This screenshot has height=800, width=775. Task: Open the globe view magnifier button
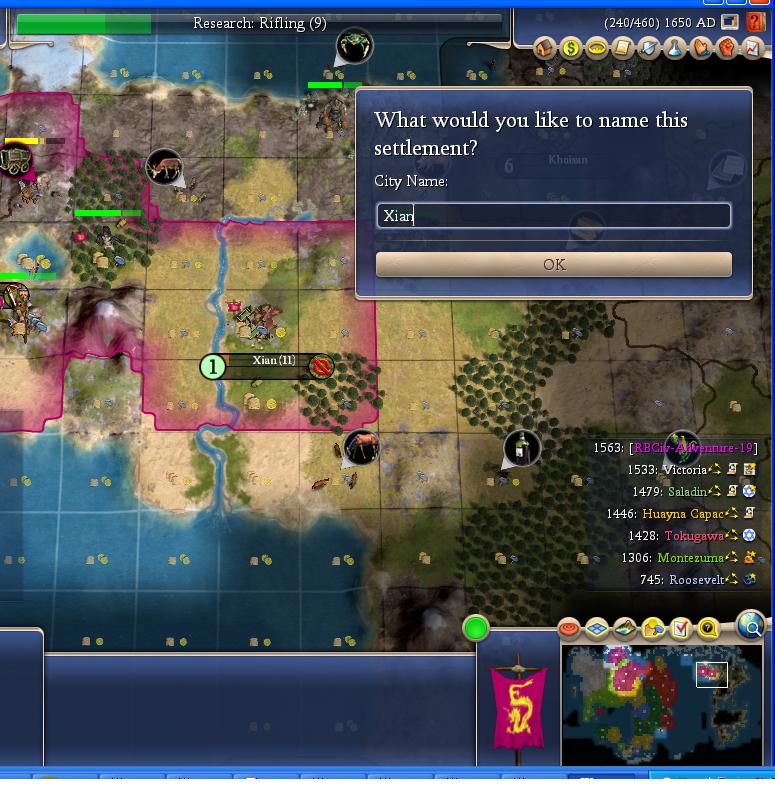[750, 626]
